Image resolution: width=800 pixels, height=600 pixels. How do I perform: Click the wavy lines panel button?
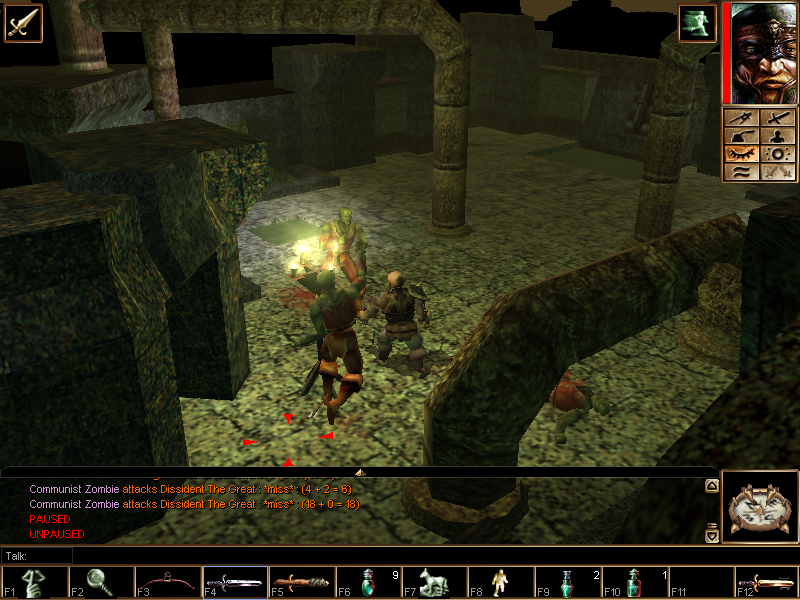coord(741,172)
